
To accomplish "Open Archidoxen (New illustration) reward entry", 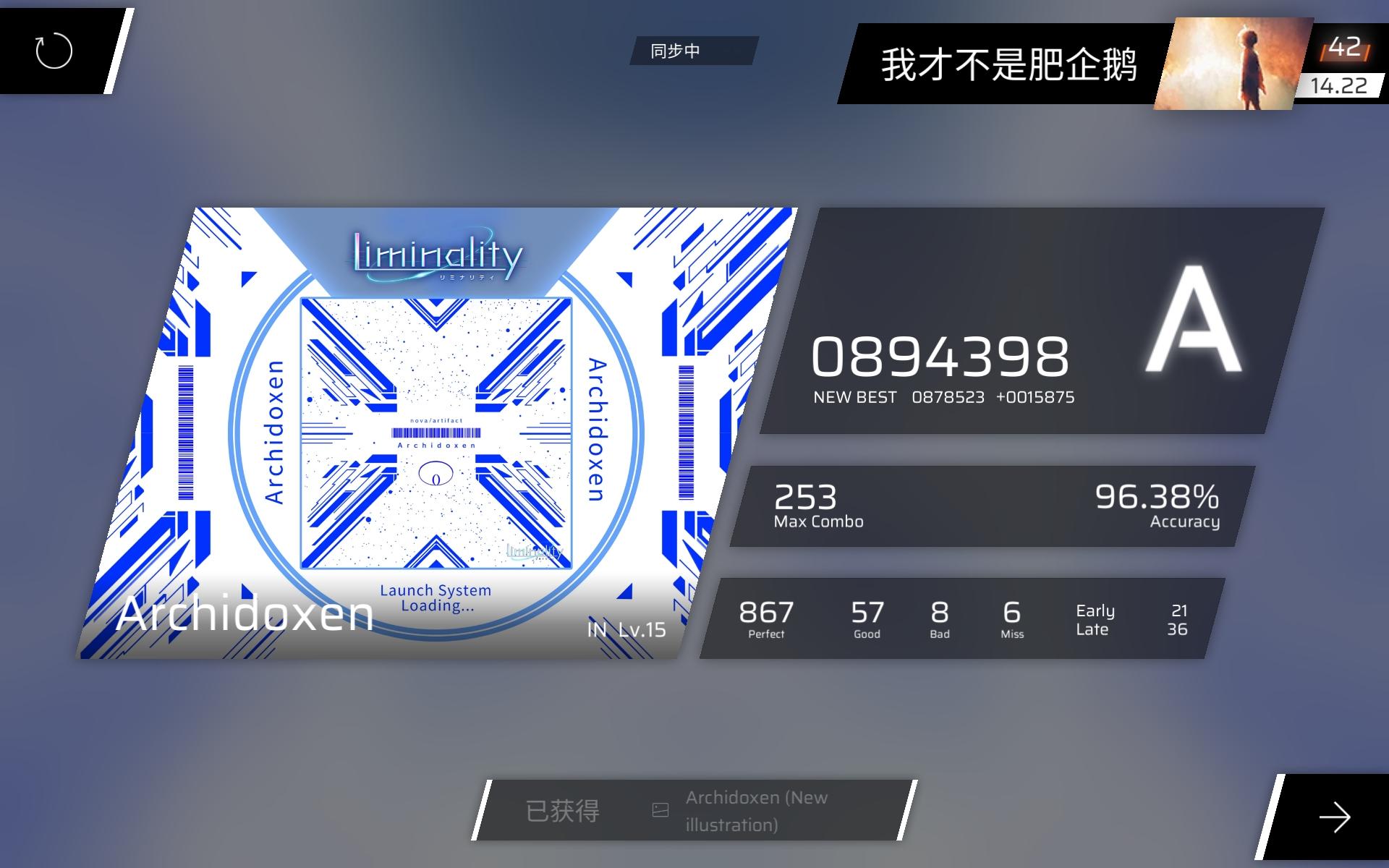I will [755, 809].
